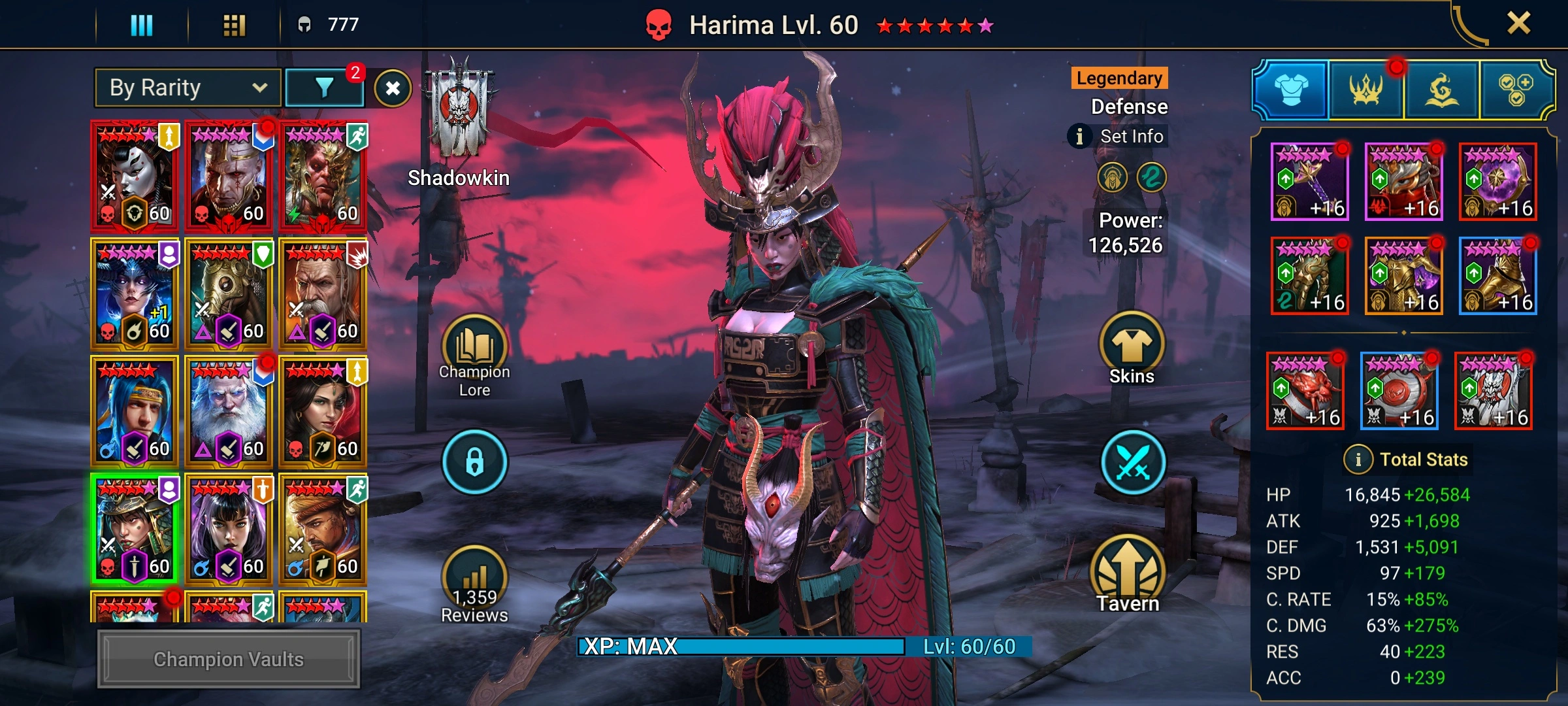Select the armor equipment tab
This screenshot has width=1568, height=706.
pos(1291,90)
